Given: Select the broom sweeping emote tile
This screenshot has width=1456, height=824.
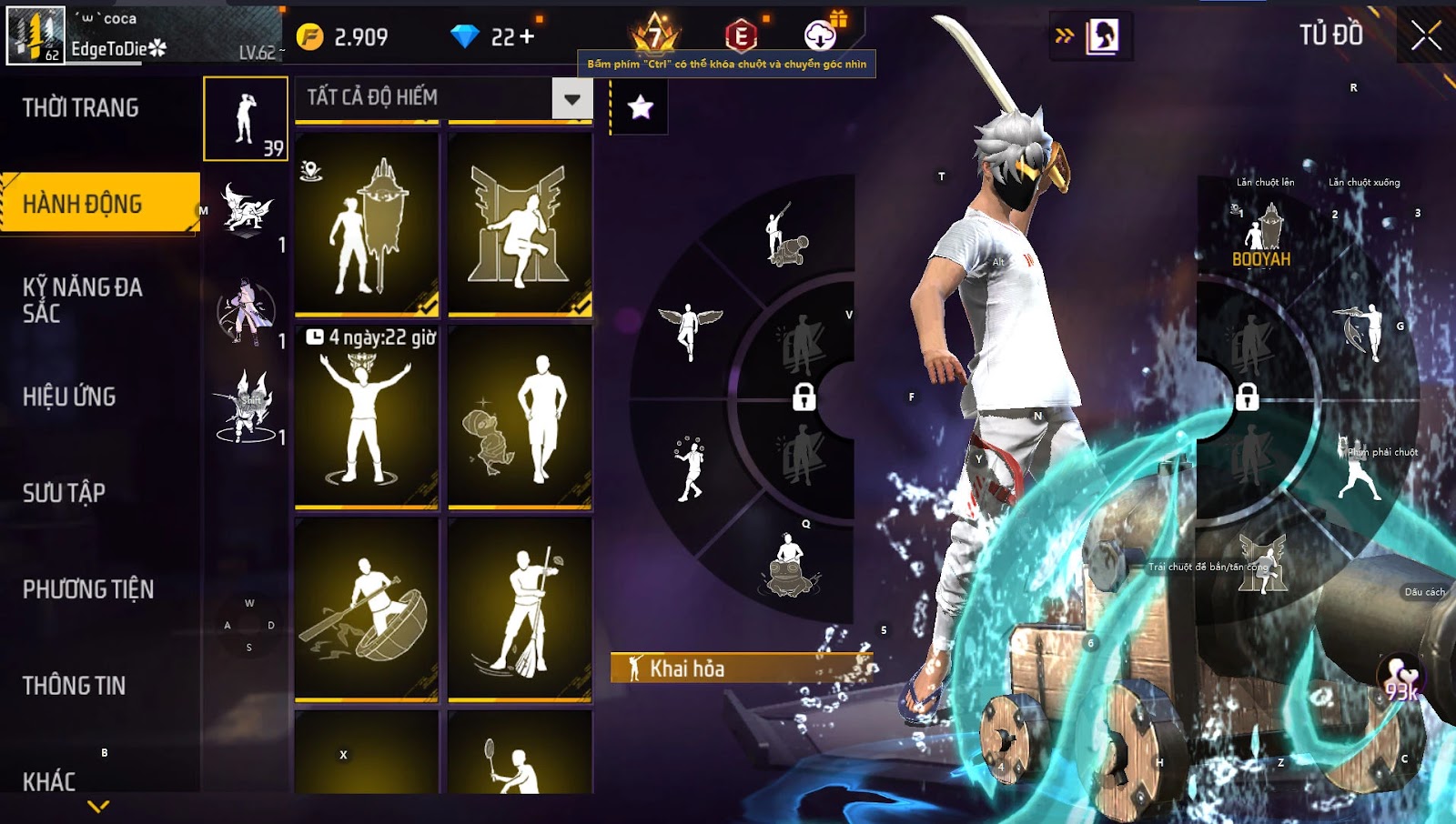Looking at the screenshot, I should [520, 609].
